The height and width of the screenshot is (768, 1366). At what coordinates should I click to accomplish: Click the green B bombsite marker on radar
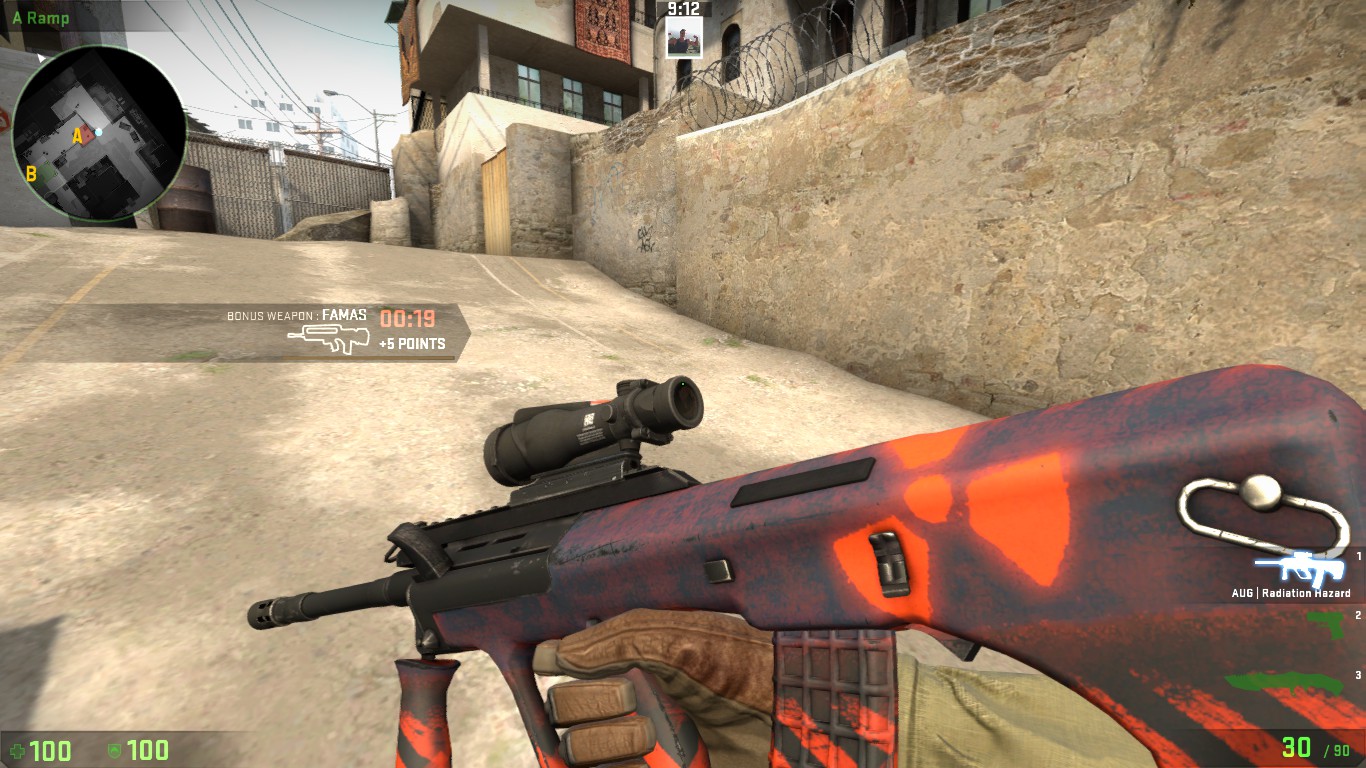coord(31,174)
